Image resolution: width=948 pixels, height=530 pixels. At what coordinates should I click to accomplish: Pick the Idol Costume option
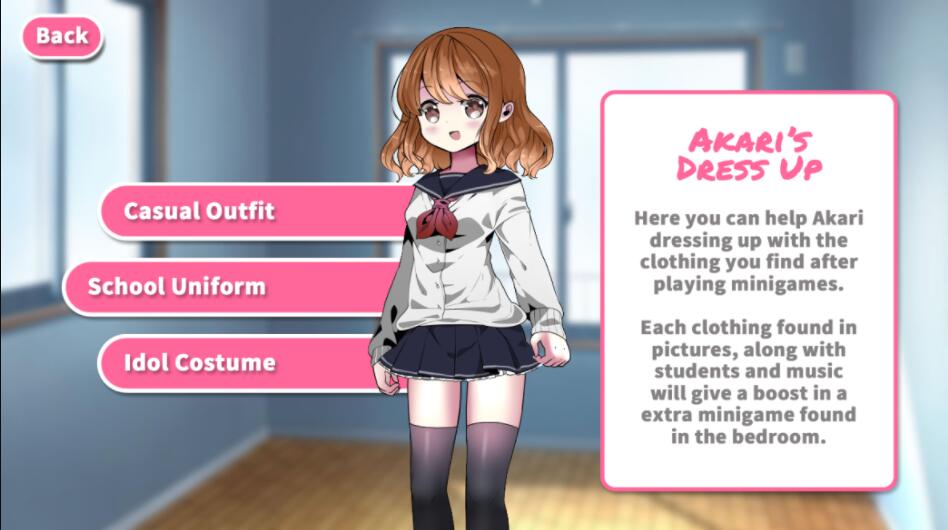(x=199, y=362)
